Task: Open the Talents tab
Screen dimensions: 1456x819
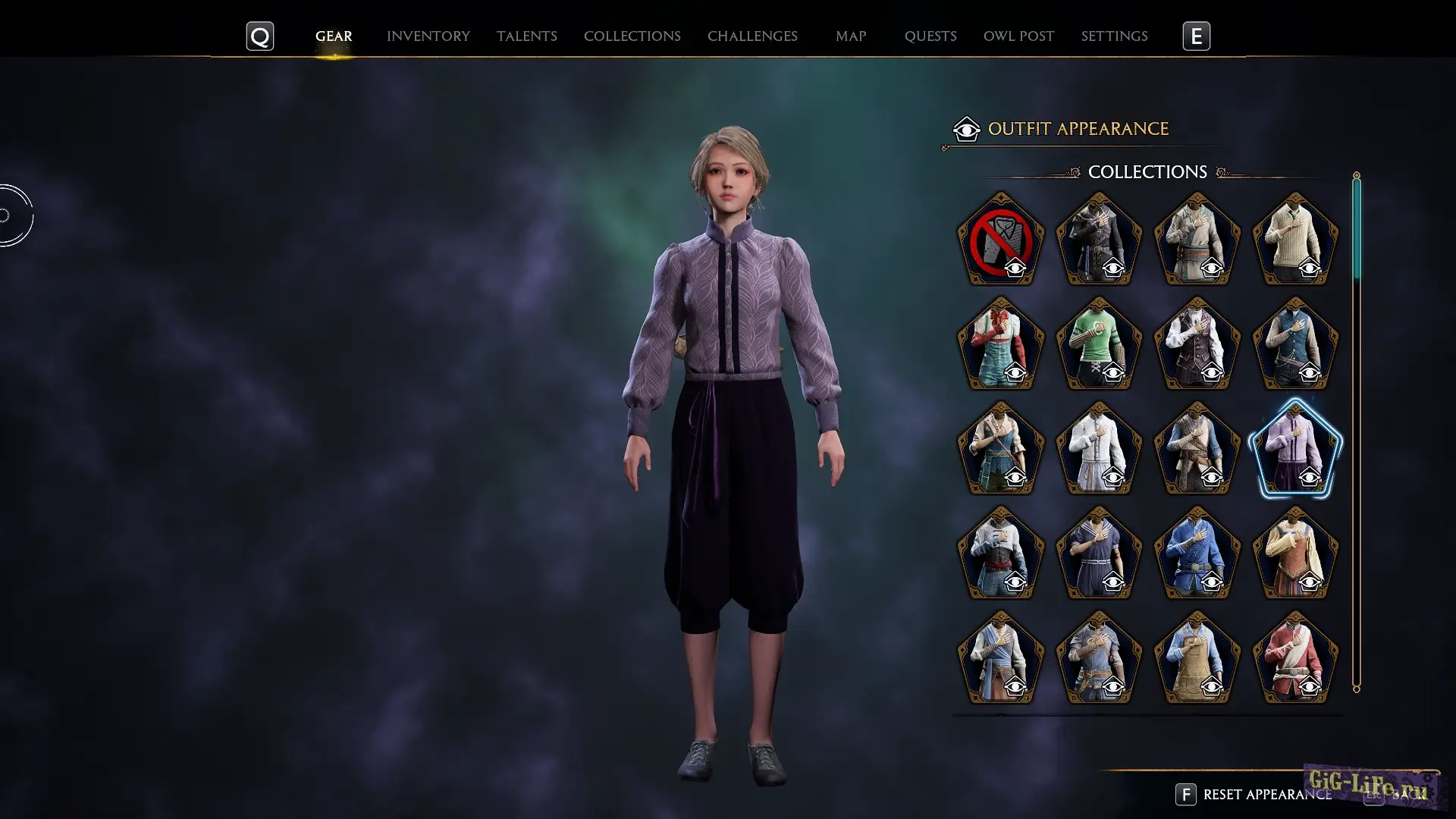Action: 526,36
